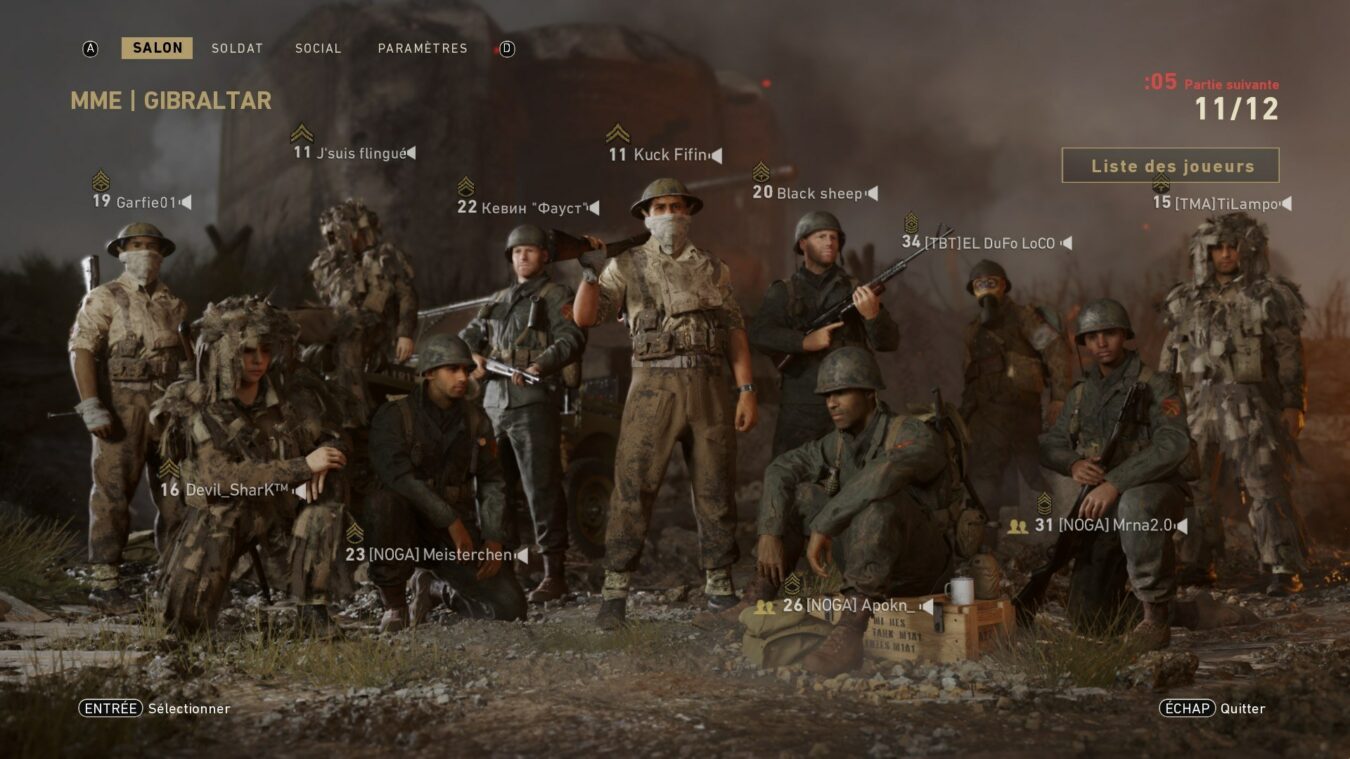Viewport: 1350px width, 759px height.
Task: Go to the SOCIAL tab
Action: [318, 48]
